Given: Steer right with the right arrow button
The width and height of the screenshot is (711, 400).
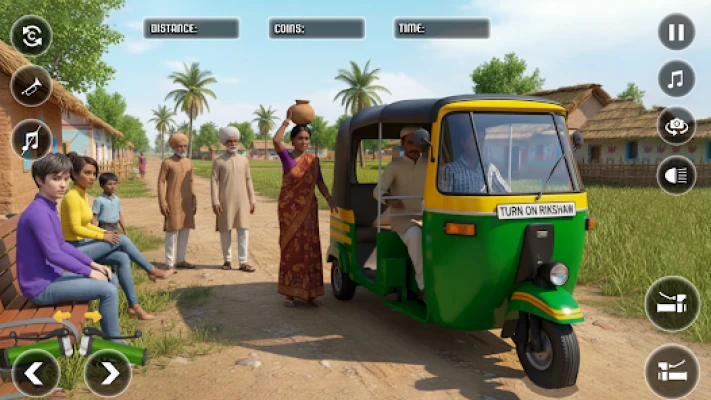Looking at the screenshot, I should pos(107,373).
